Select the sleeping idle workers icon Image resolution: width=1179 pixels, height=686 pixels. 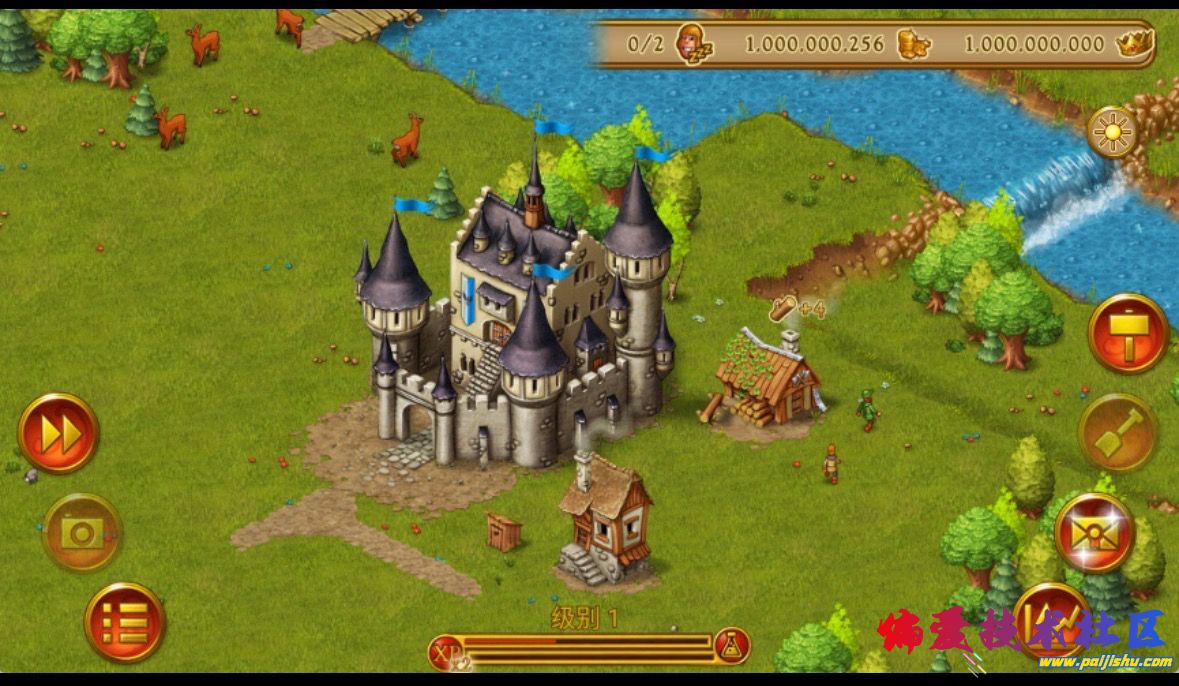tap(692, 44)
